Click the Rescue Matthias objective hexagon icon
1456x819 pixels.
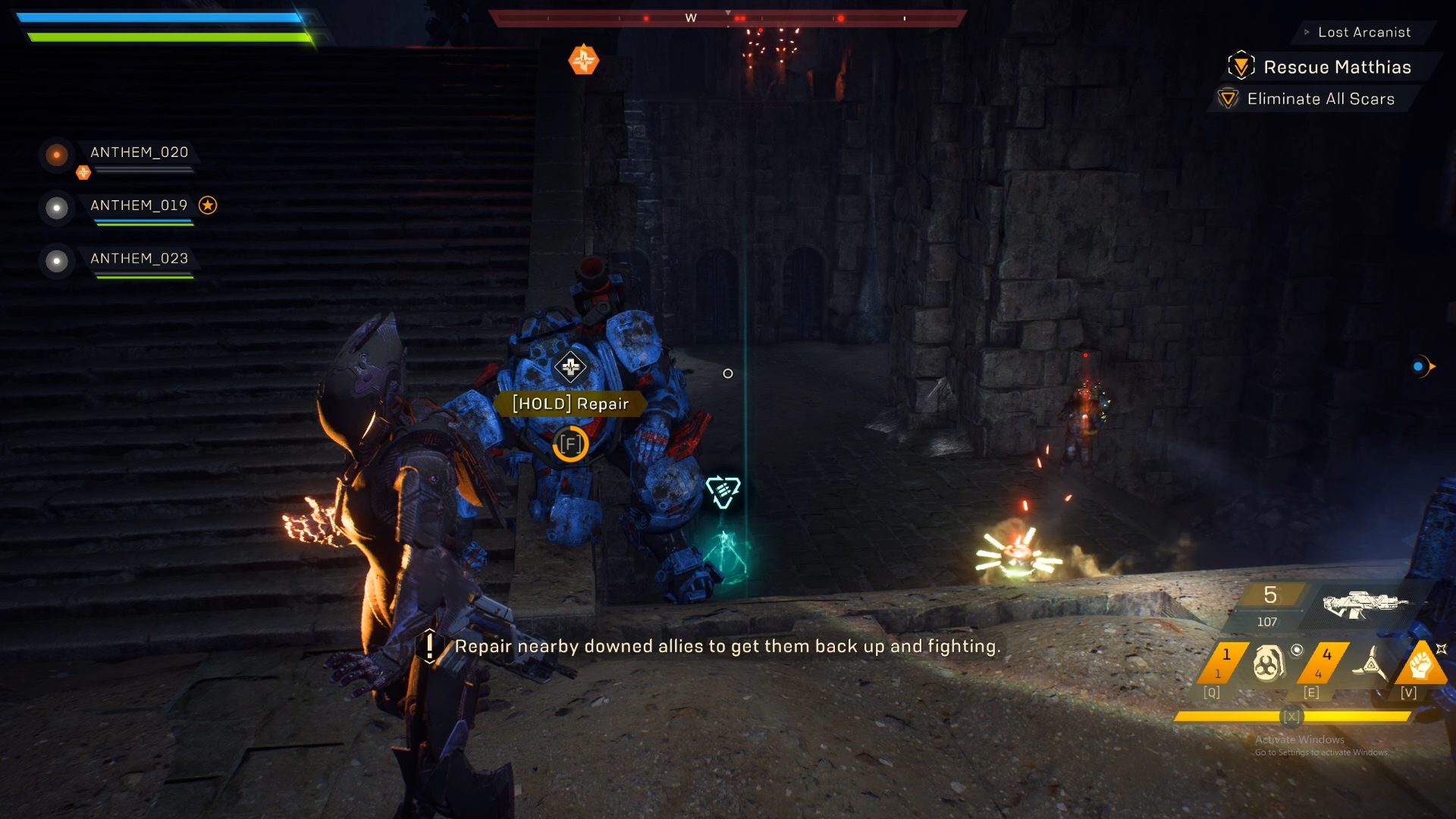coord(1241,67)
